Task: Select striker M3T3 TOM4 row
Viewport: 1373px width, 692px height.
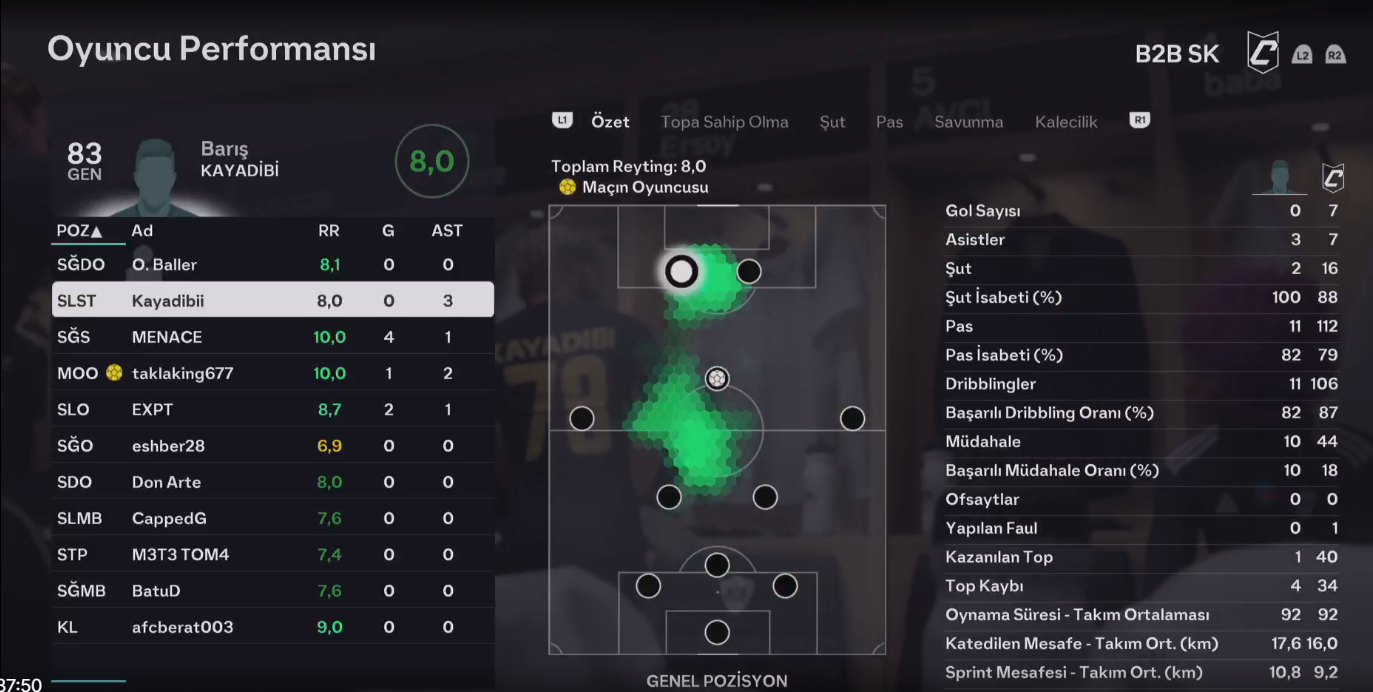Action: [x=272, y=555]
